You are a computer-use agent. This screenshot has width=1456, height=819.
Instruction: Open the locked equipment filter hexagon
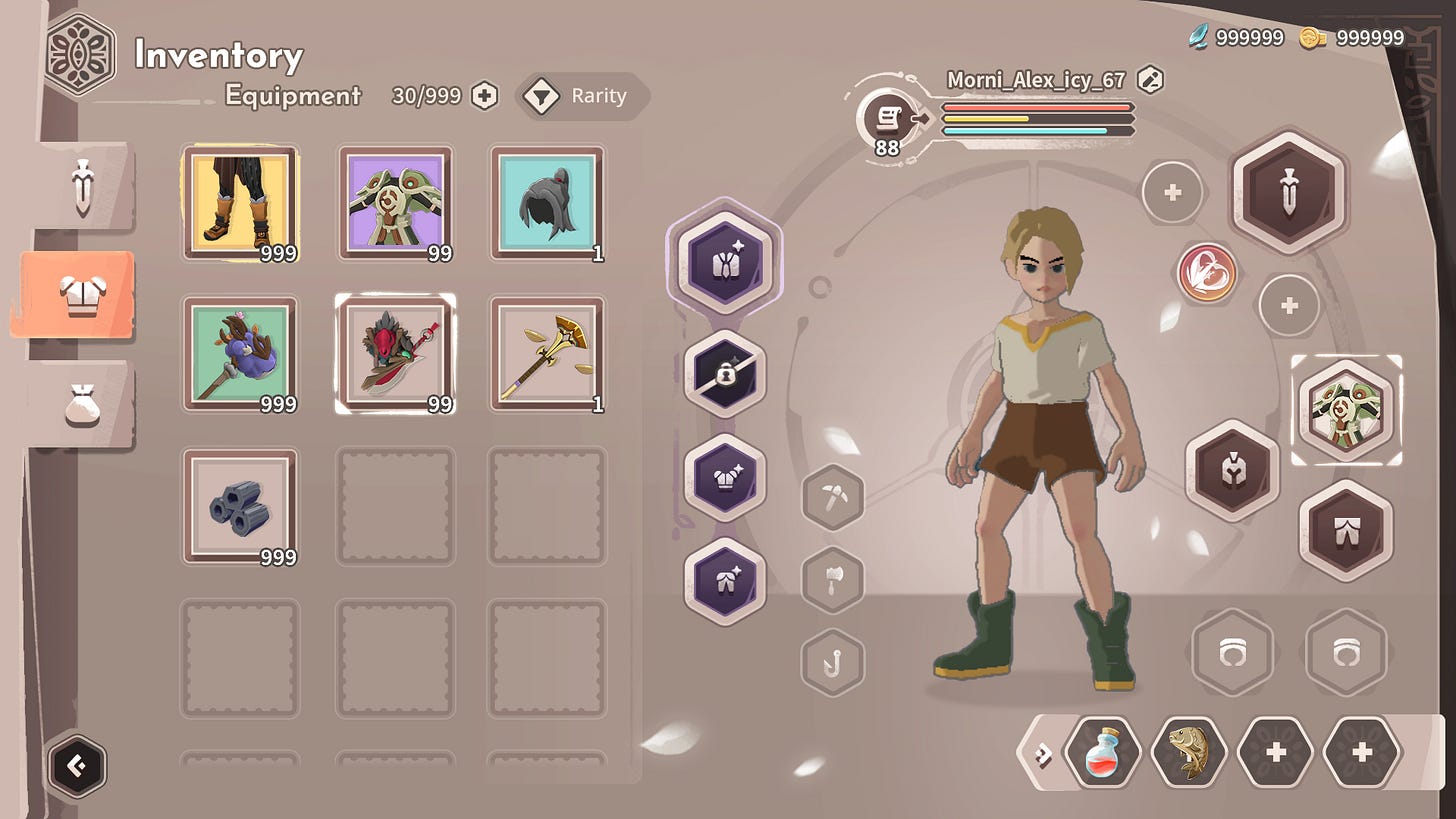(725, 374)
